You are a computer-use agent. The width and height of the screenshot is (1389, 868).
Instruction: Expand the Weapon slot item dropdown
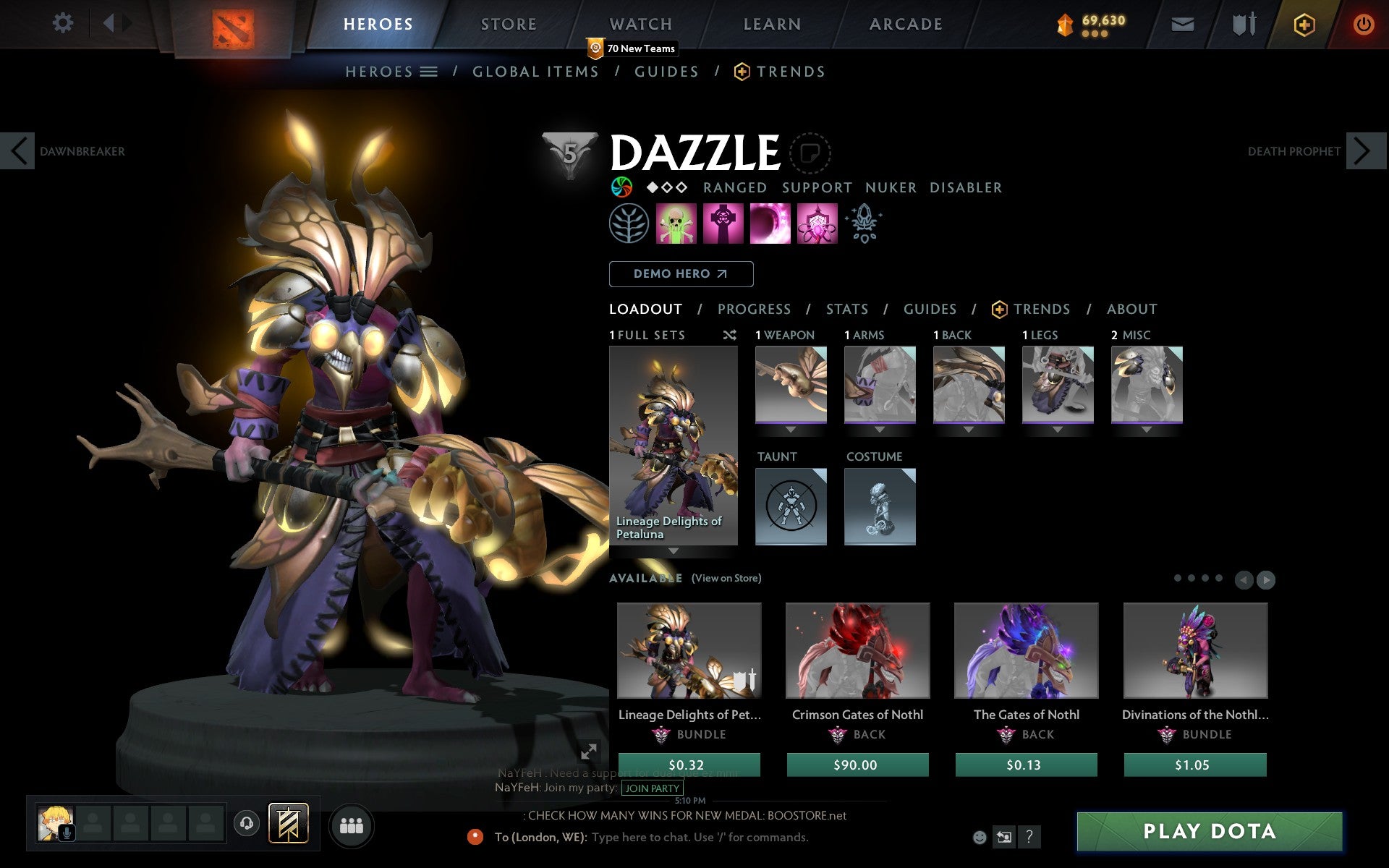(x=791, y=428)
